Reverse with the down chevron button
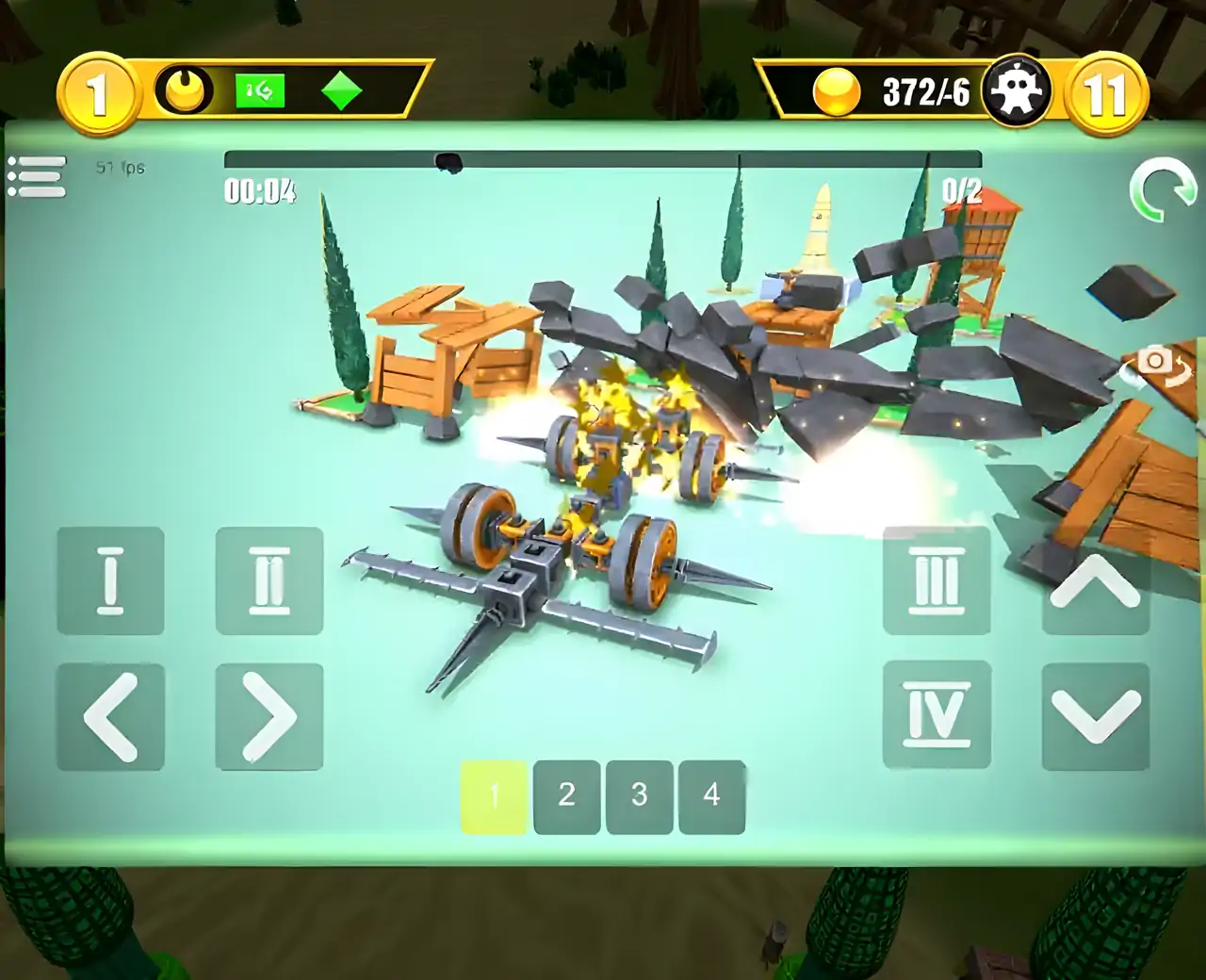 point(1096,717)
